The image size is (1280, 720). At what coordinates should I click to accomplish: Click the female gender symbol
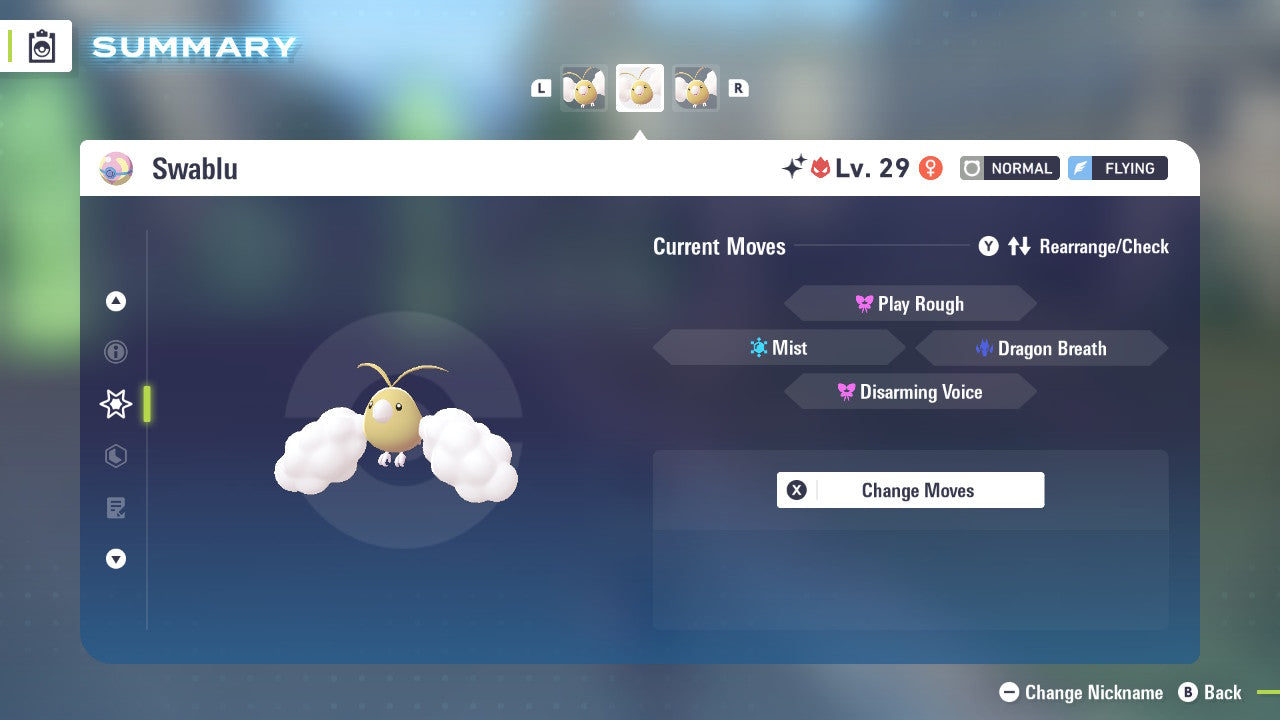(930, 168)
